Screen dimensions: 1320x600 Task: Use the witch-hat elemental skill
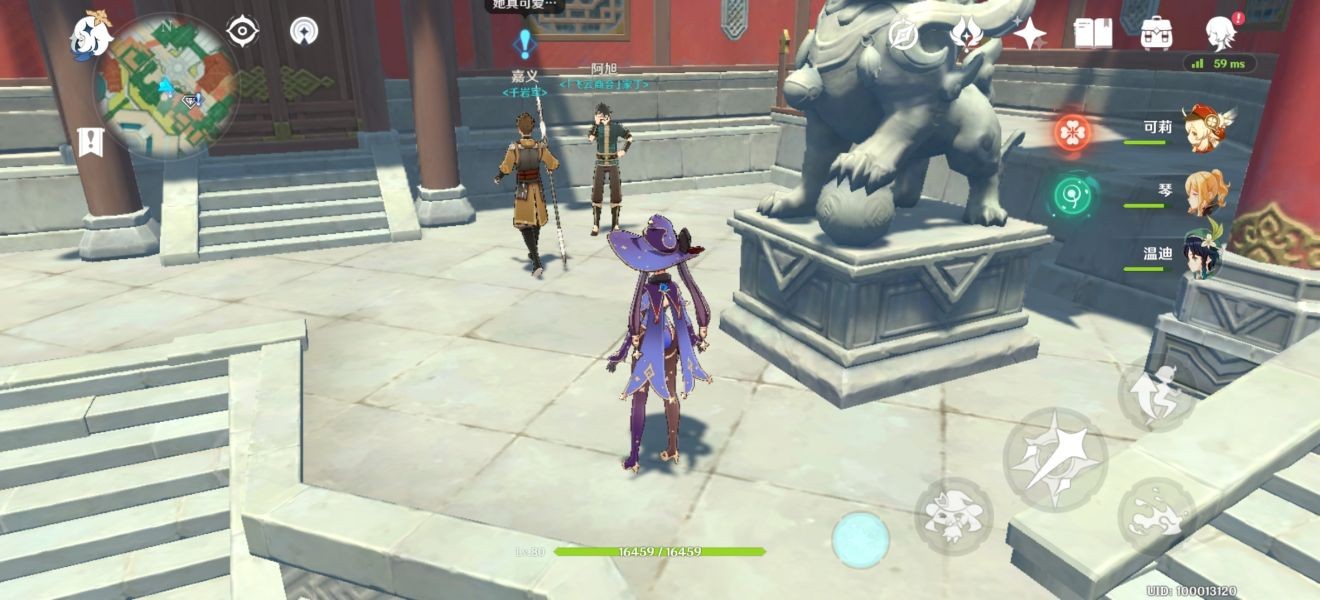[x=952, y=515]
